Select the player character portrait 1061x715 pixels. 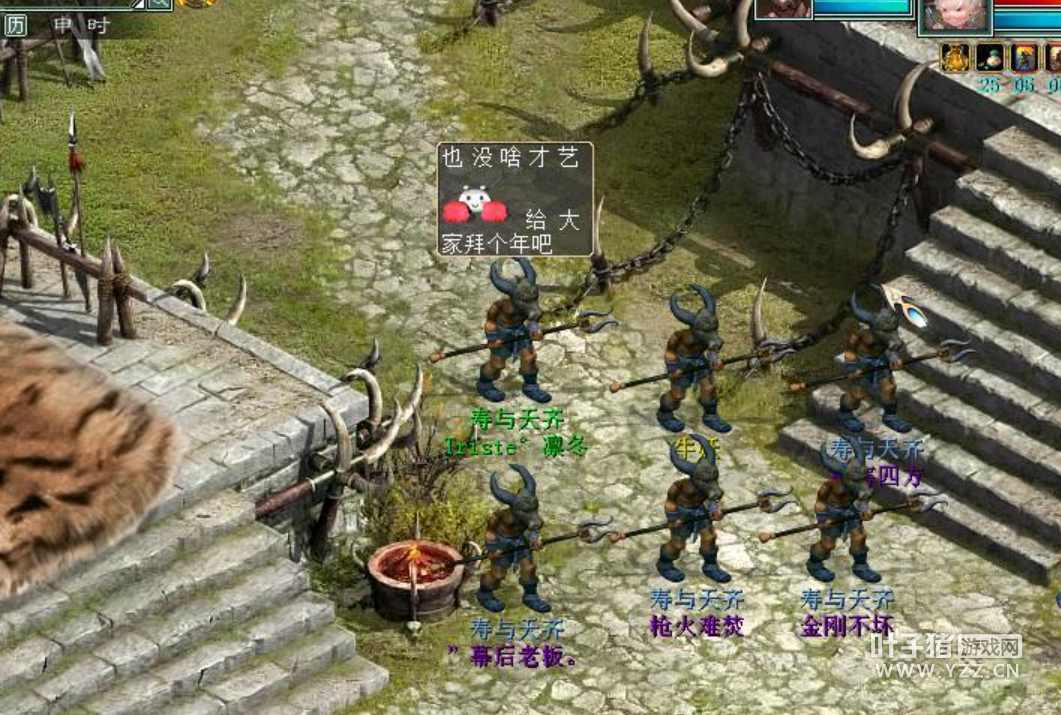(x=955, y=18)
